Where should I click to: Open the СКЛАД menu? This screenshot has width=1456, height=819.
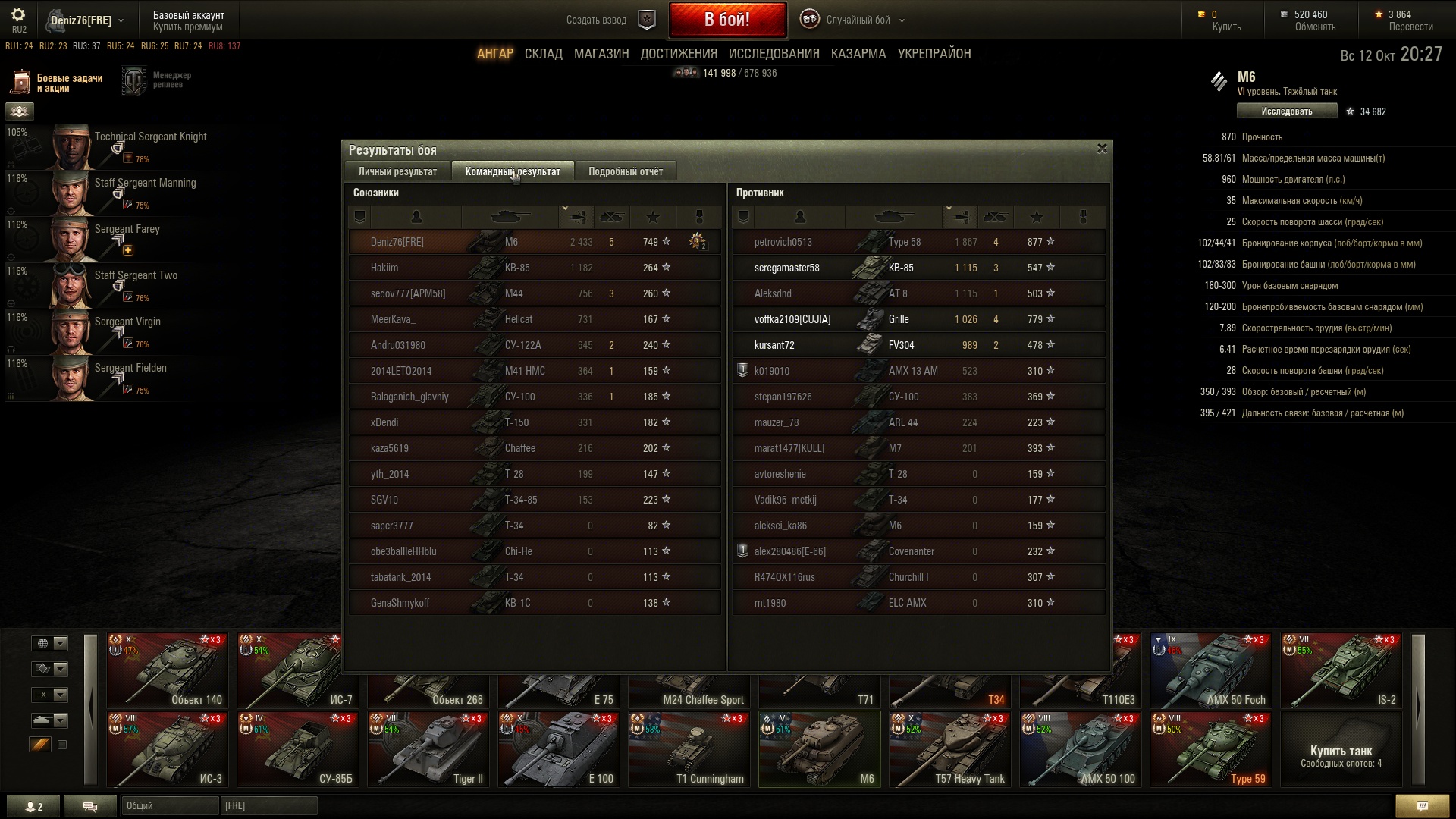(543, 54)
